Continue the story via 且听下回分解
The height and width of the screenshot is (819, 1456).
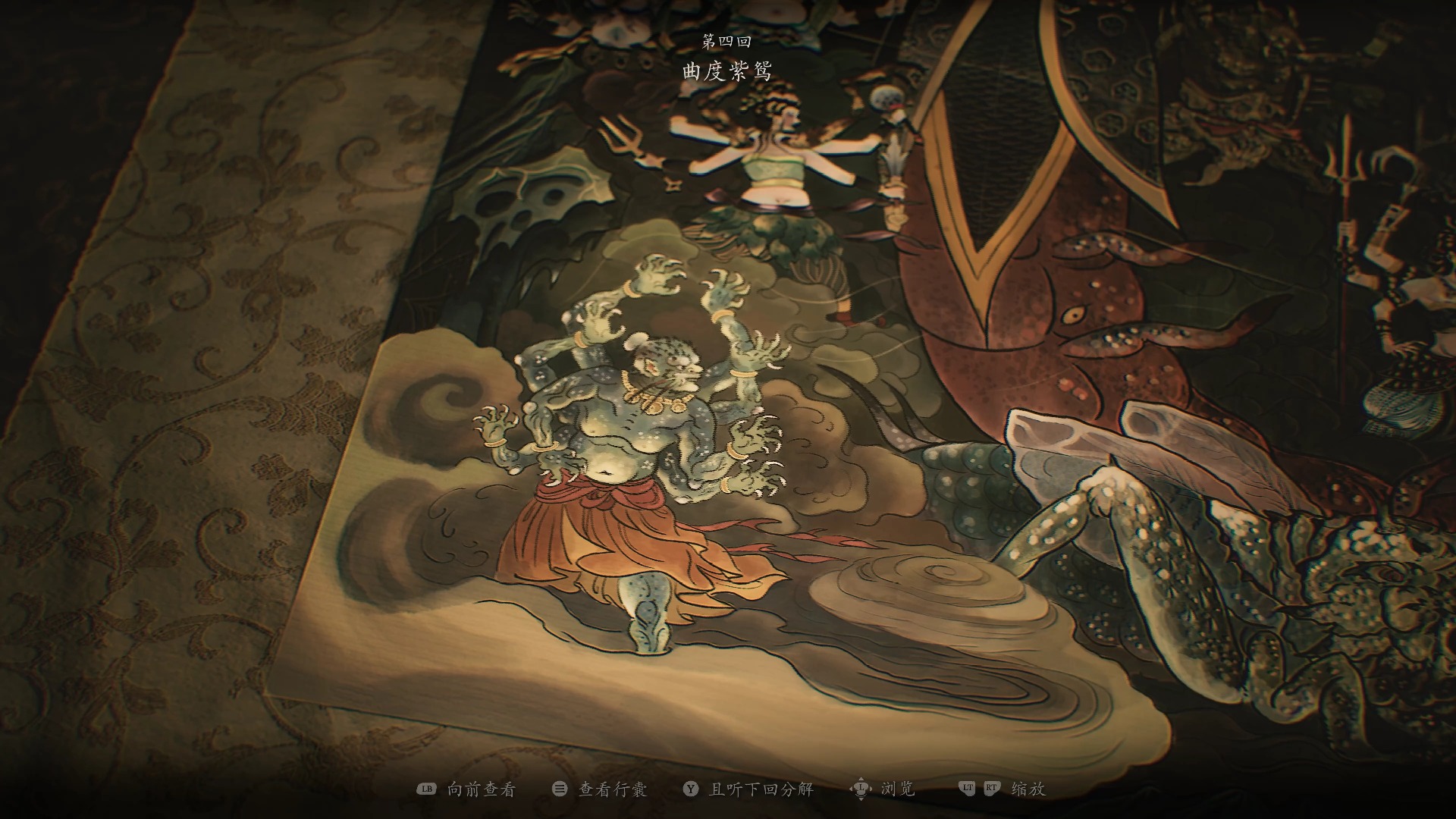point(761,789)
